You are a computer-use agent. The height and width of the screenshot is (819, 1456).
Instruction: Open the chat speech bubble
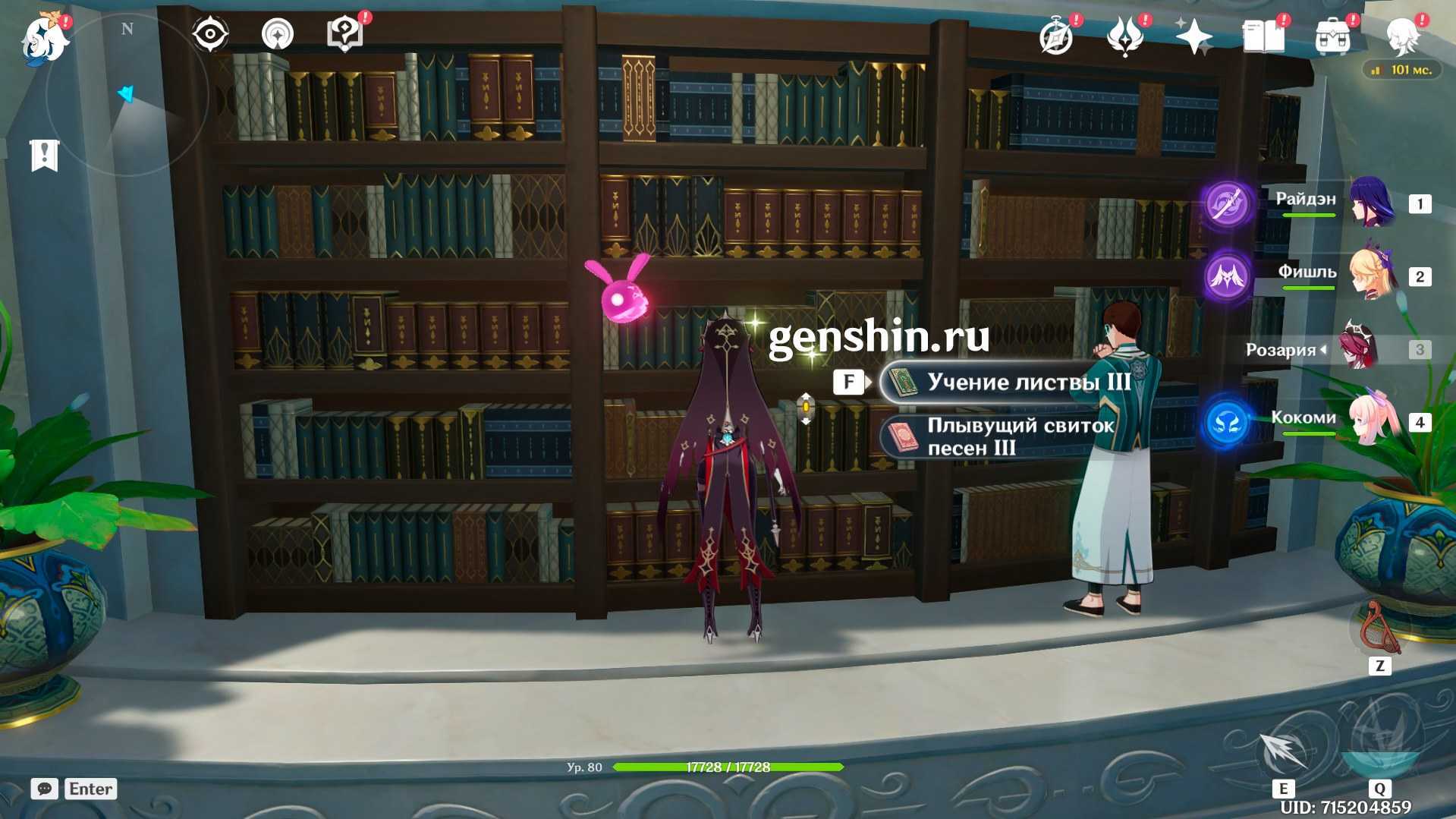tap(45, 789)
